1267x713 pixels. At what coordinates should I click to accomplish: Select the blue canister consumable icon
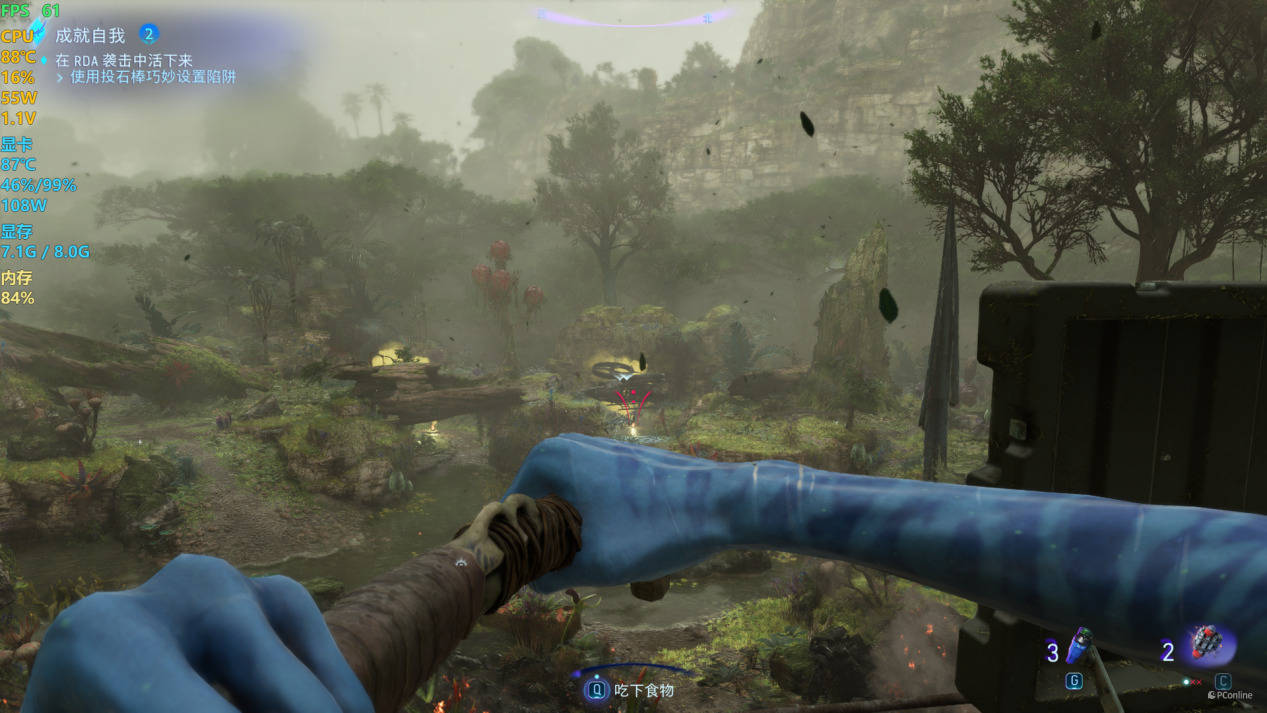click(x=1077, y=646)
